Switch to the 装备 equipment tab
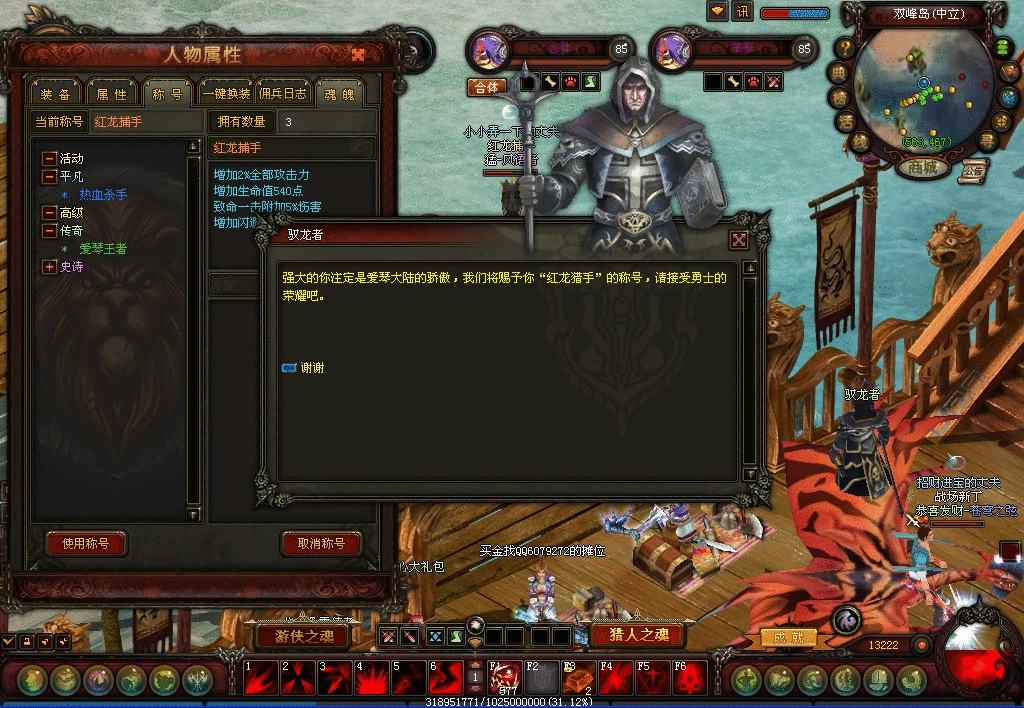 point(55,94)
